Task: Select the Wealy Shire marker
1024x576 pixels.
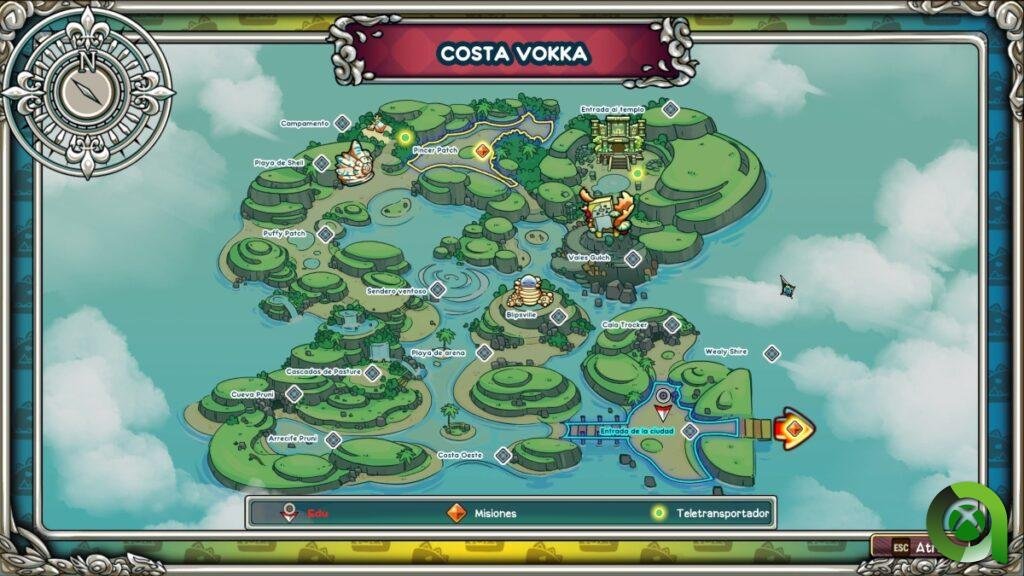Action: (x=771, y=353)
